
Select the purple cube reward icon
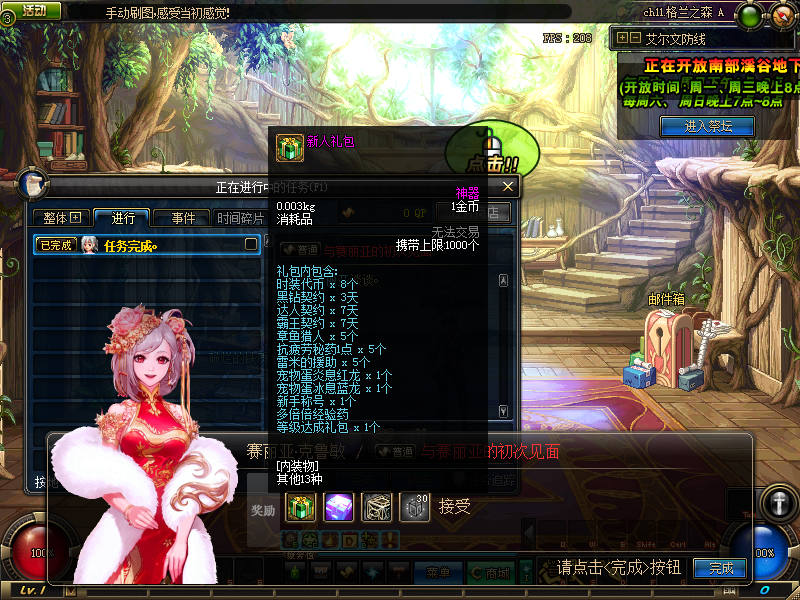click(338, 507)
